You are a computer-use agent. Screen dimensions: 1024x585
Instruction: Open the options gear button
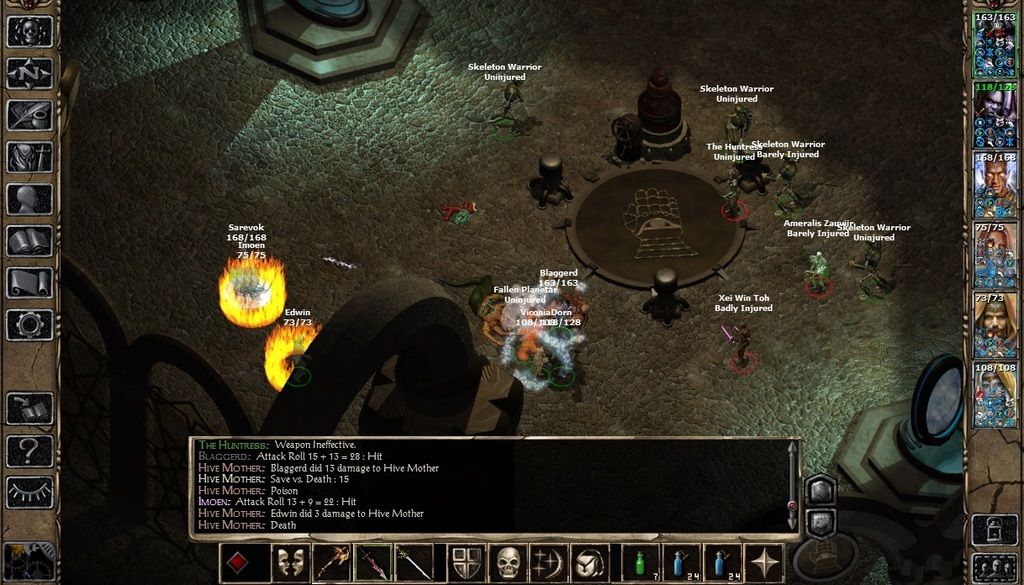(x=30, y=325)
